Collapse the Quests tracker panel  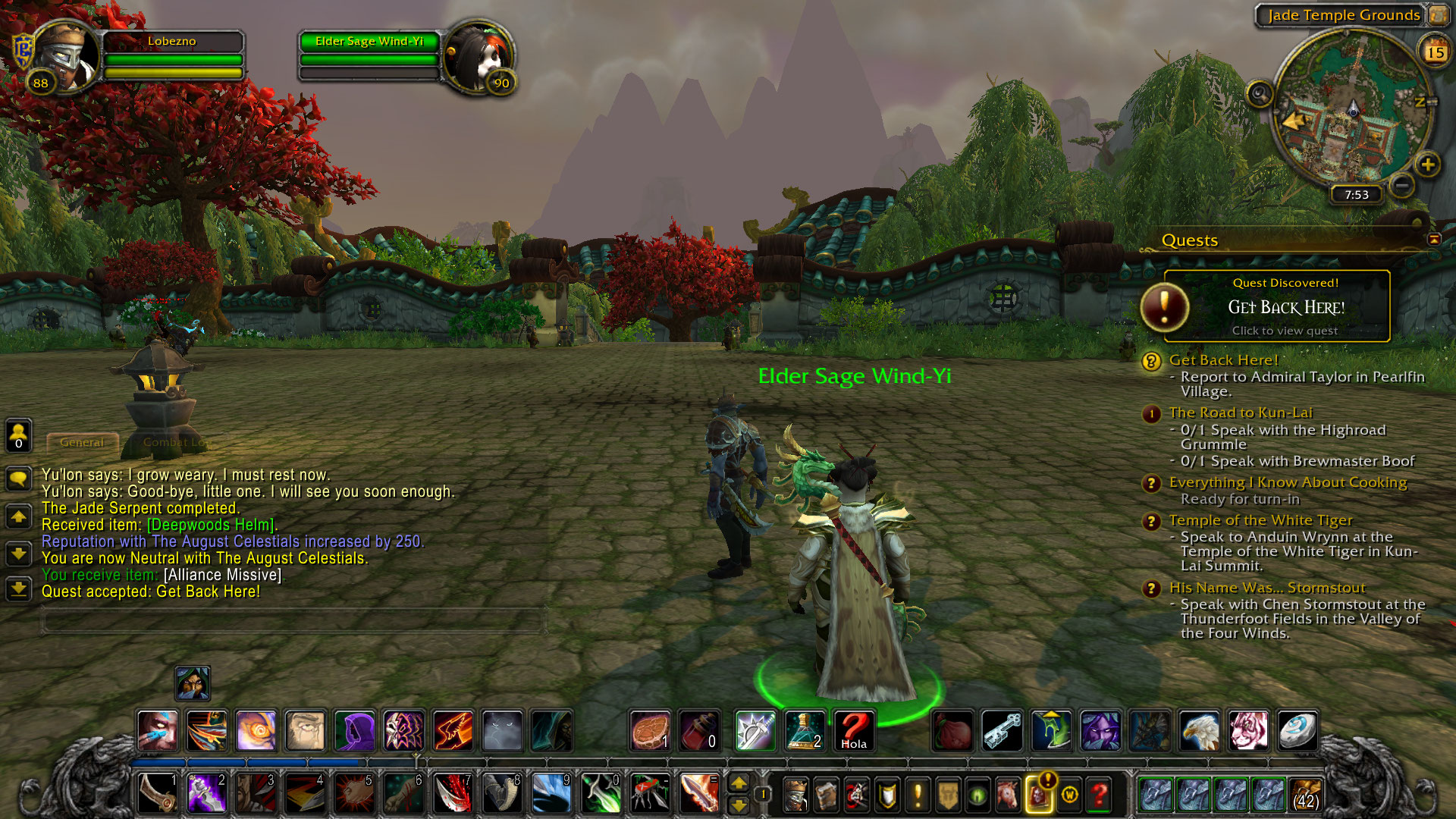click(x=1434, y=240)
